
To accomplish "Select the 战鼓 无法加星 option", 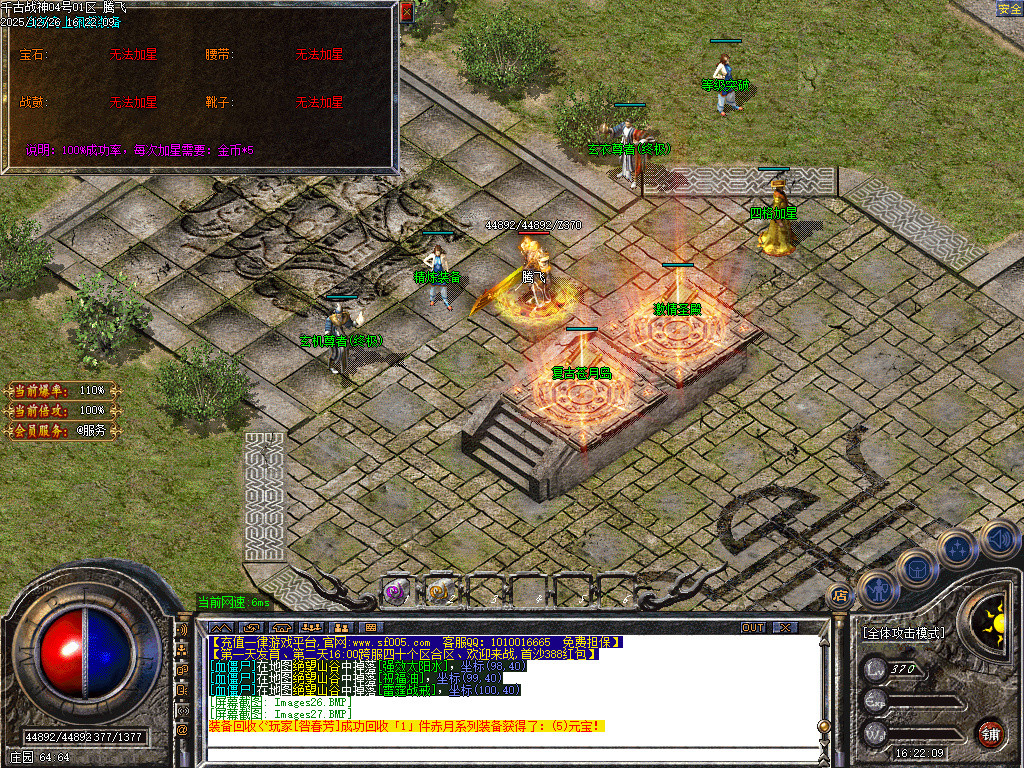I will (133, 102).
